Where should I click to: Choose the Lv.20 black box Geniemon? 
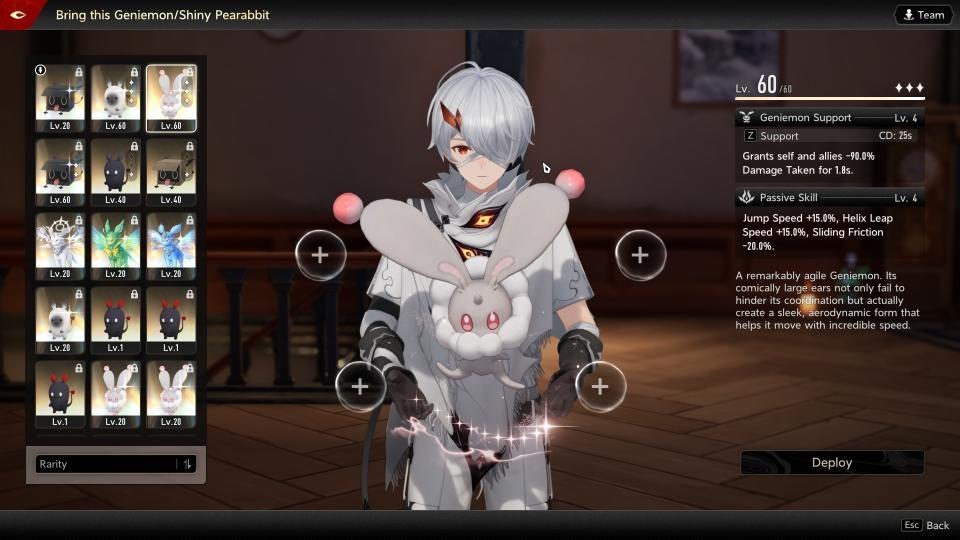60,98
